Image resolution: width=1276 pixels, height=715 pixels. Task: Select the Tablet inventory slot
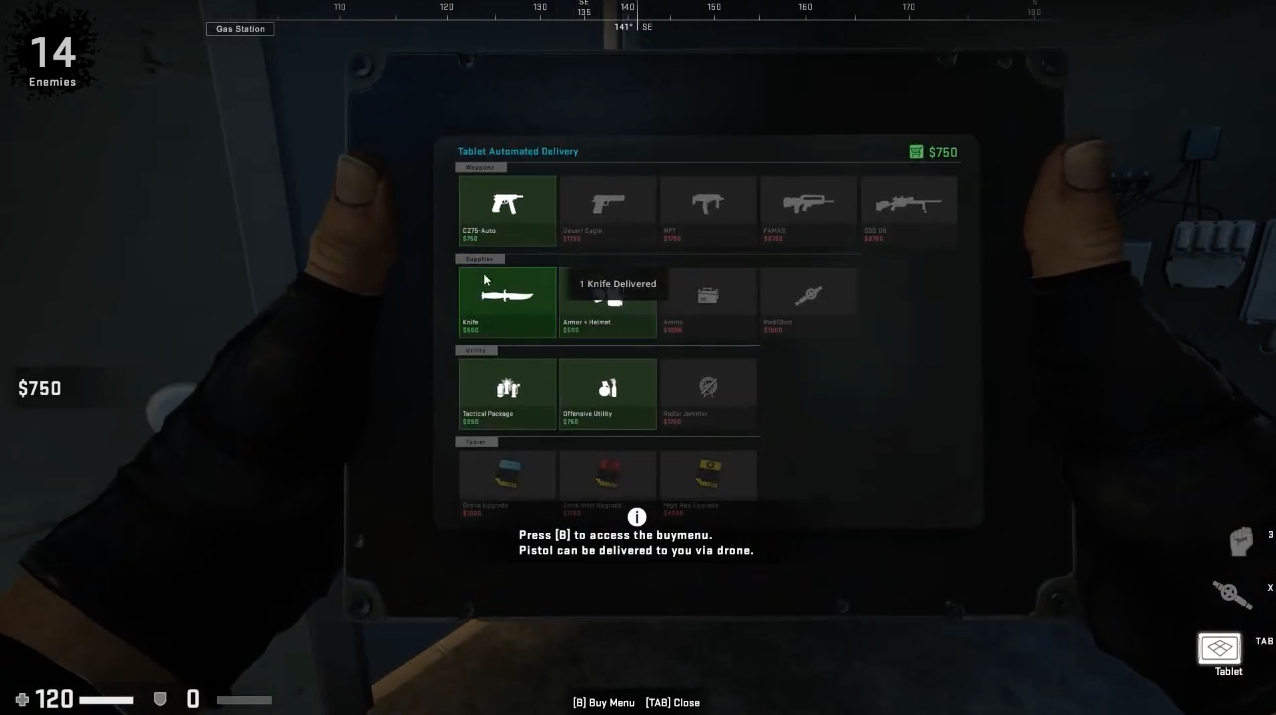[x=1220, y=649]
